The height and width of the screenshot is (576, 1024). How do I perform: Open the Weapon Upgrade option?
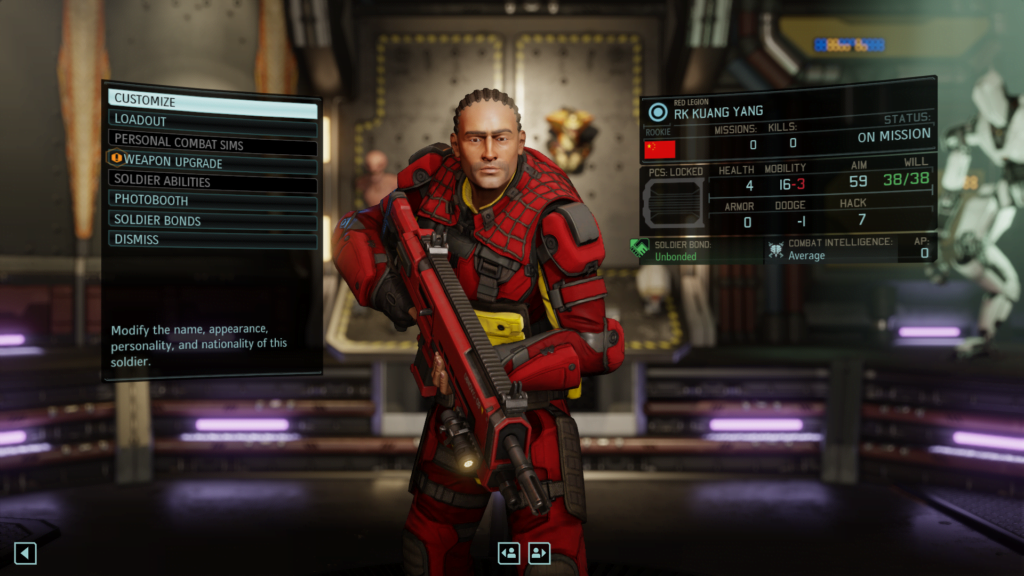point(212,162)
